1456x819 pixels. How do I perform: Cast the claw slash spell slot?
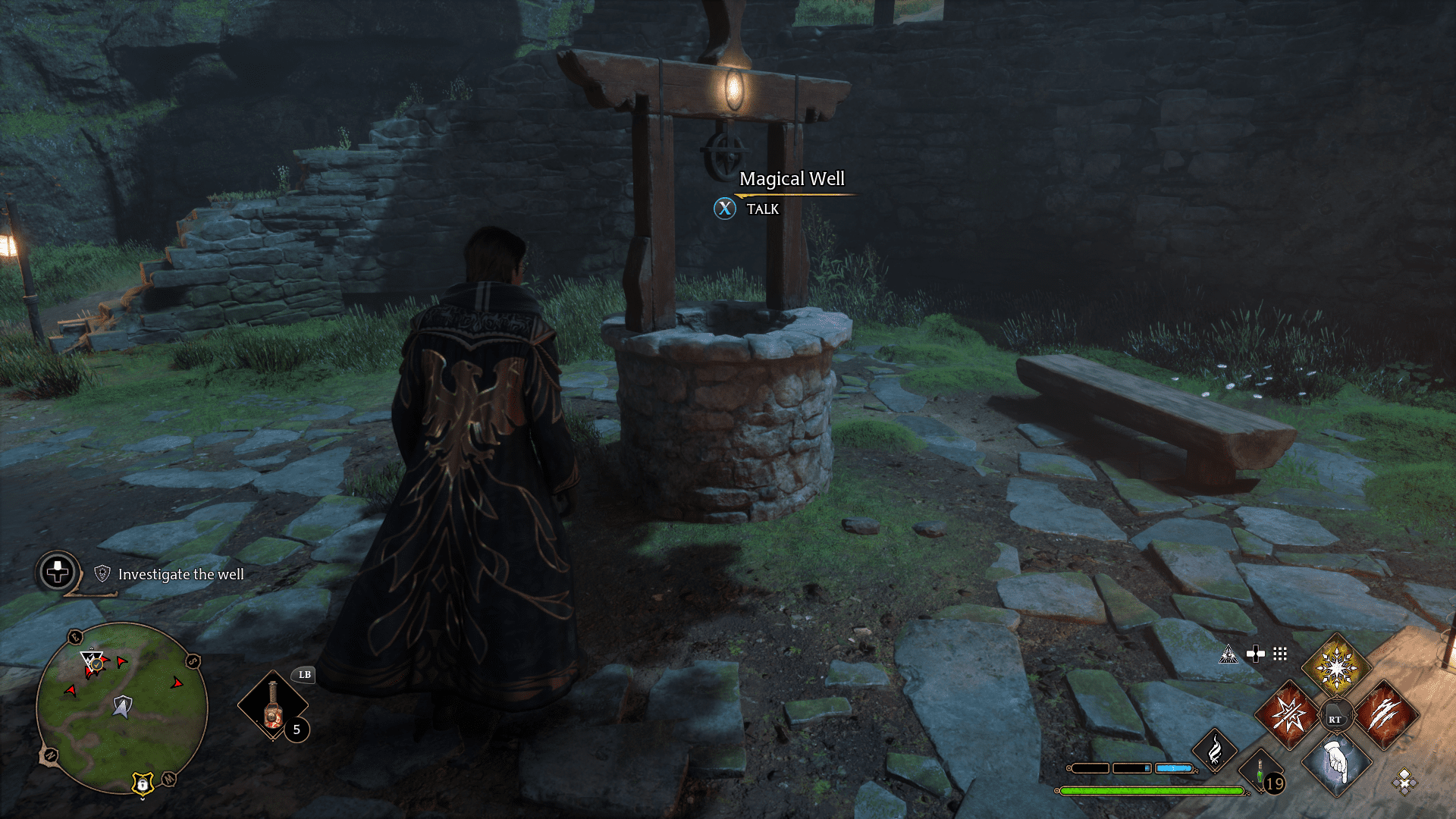click(1385, 715)
